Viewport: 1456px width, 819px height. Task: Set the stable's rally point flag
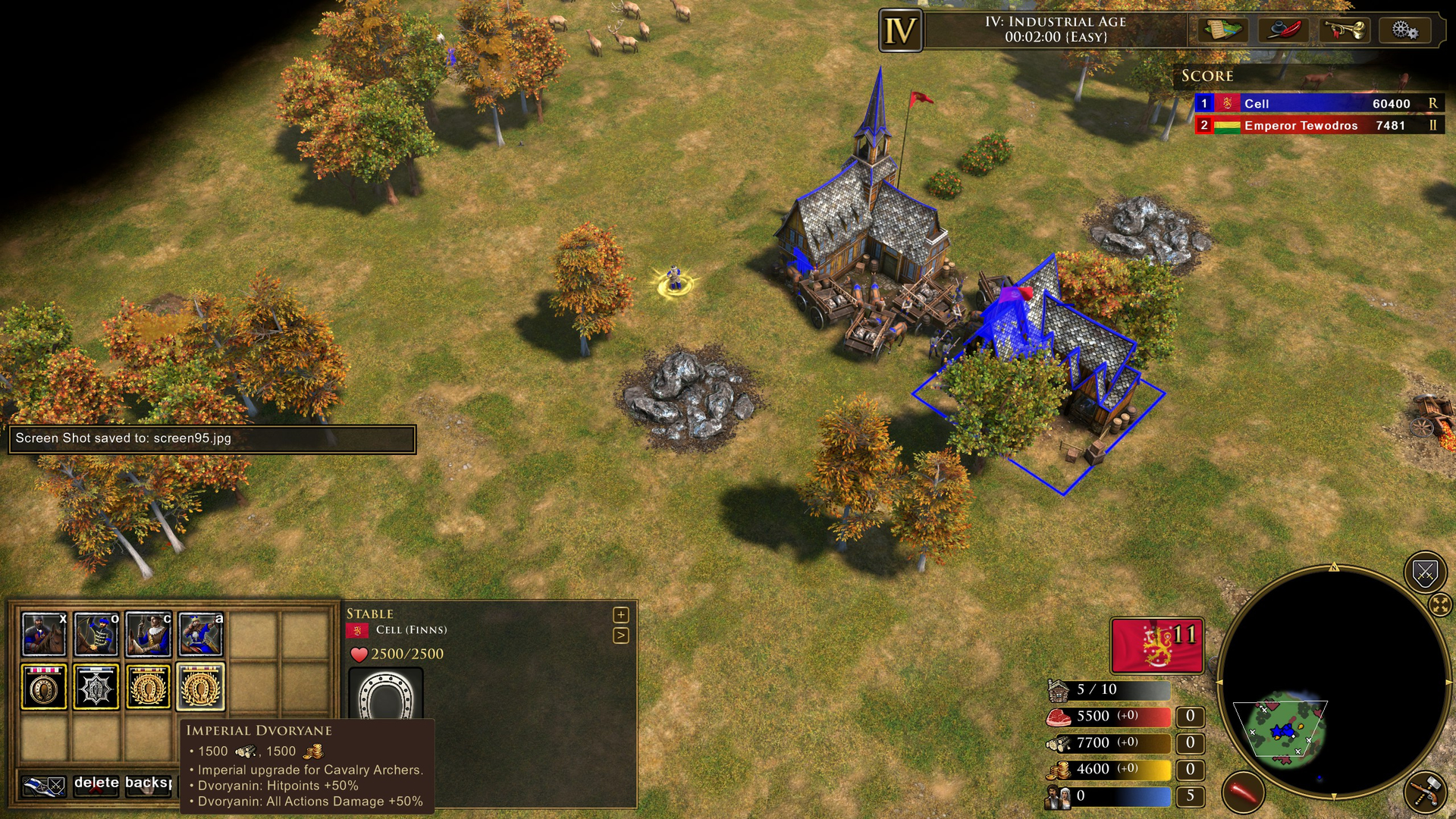tap(44, 786)
